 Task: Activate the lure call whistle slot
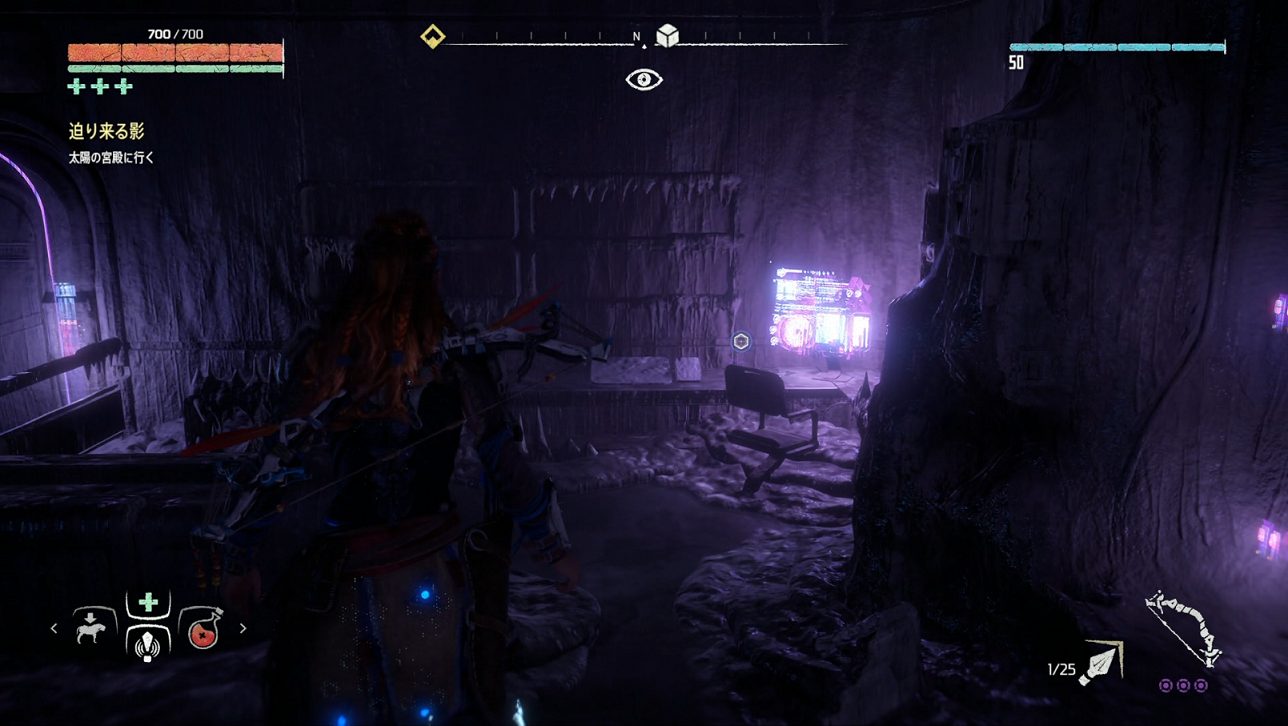click(x=148, y=643)
